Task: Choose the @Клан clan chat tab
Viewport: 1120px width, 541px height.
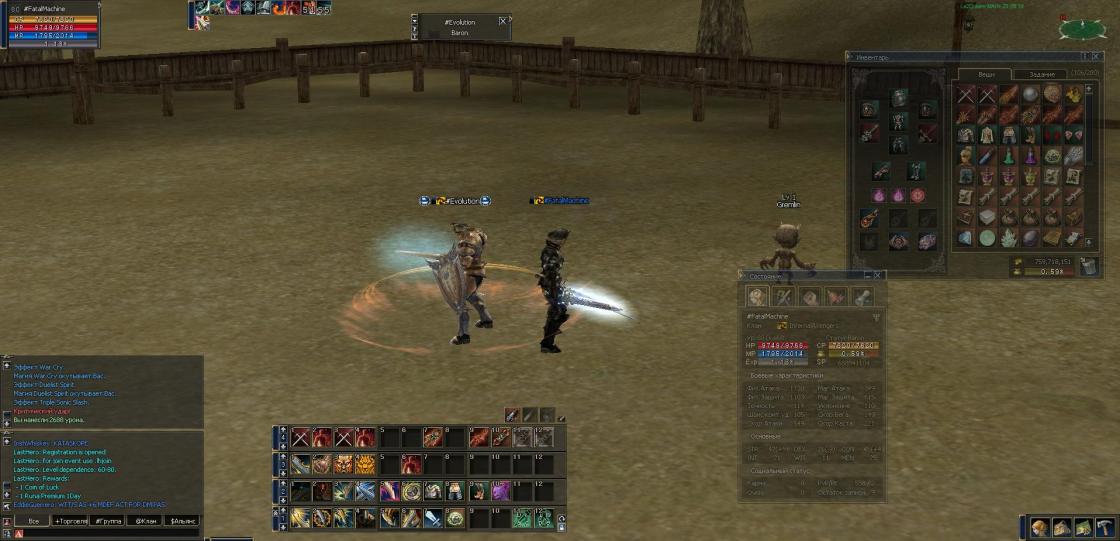Action: click(145, 521)
